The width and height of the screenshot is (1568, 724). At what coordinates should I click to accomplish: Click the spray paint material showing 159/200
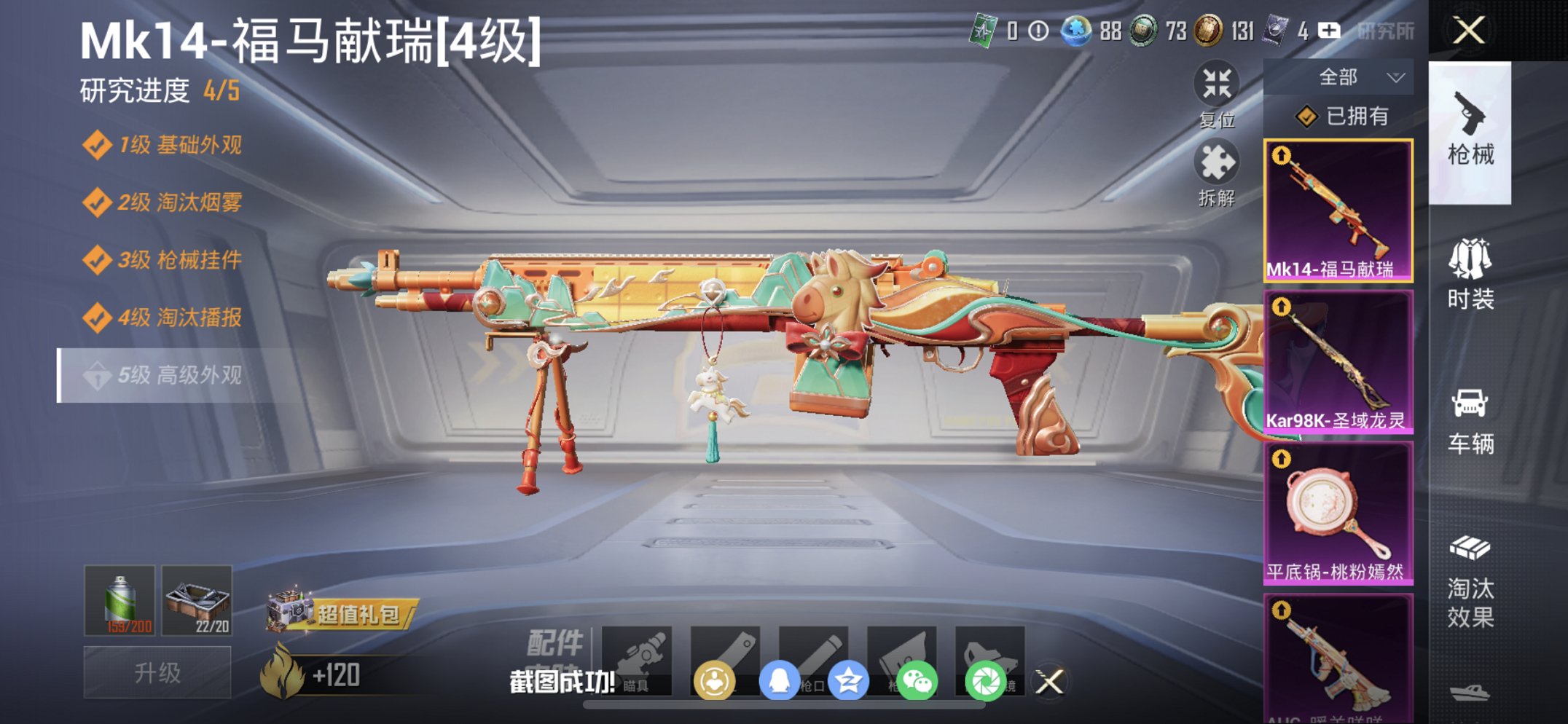tap(119, 599)
